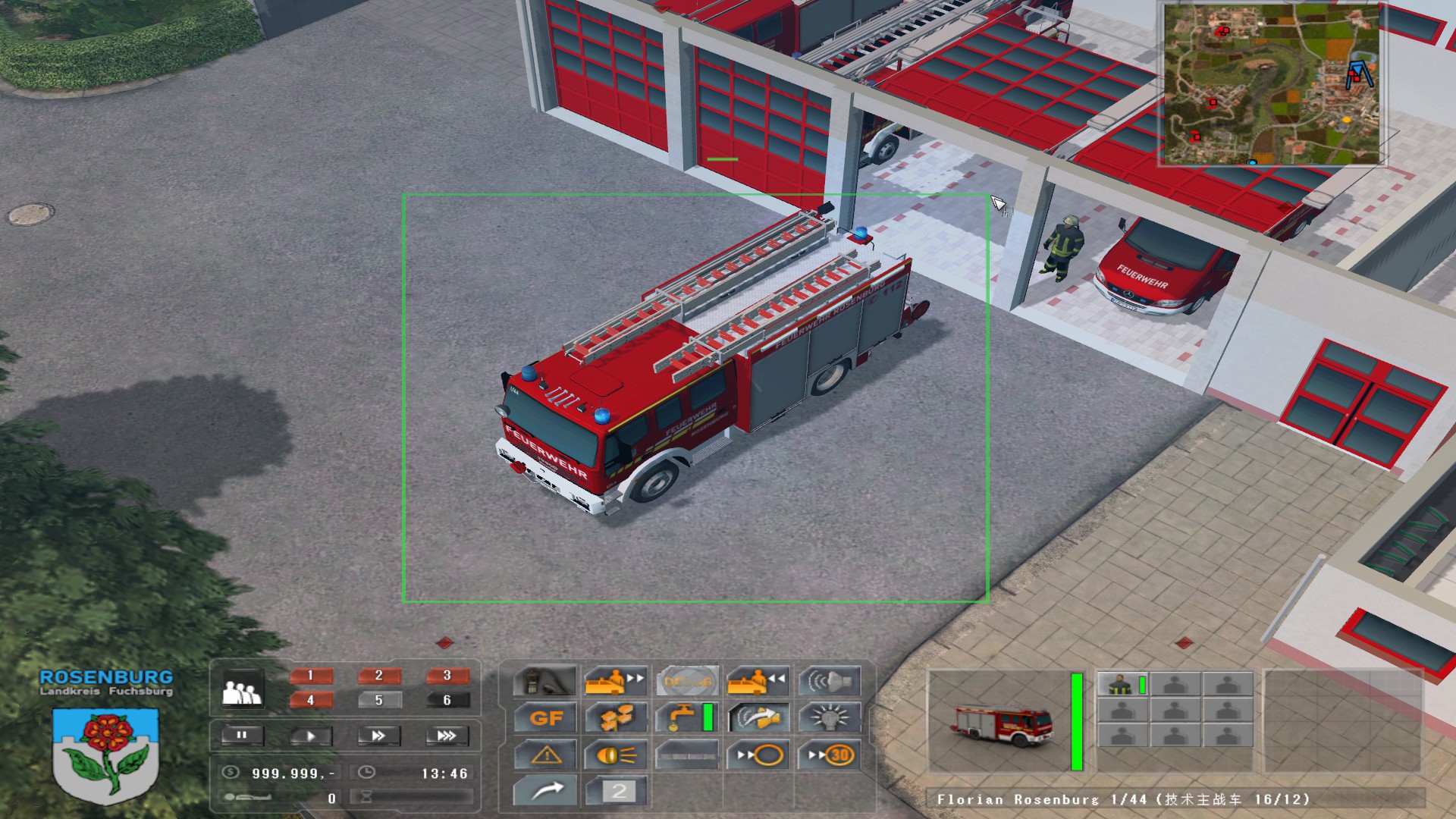Viewport: 1456px width, 819px height.
Task: Turn on the headlight floodlight command
Action: tap(615, 755)
